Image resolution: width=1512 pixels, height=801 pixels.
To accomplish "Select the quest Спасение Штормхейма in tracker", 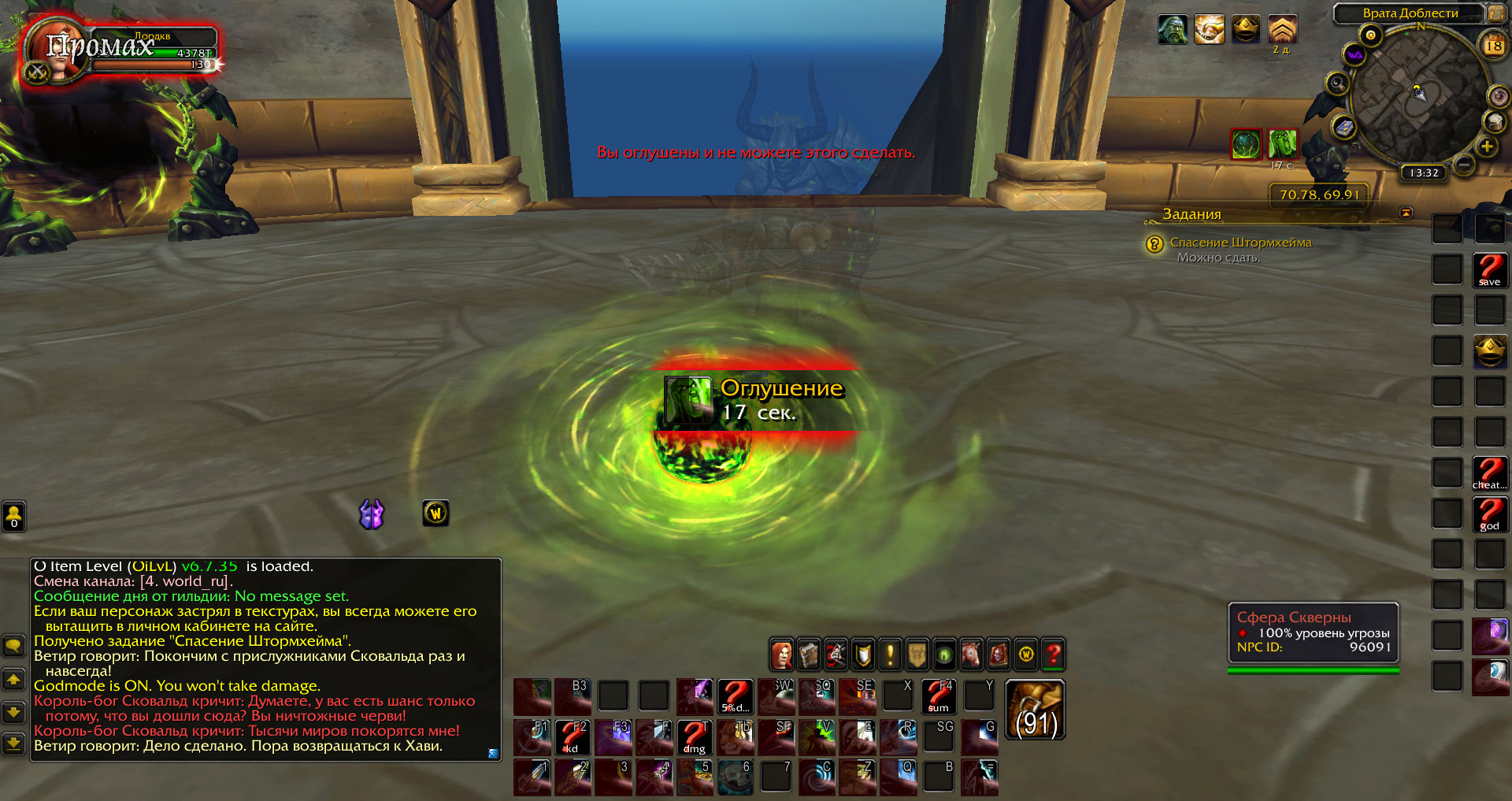I will pyautogui.click(x=1240, y=243).
